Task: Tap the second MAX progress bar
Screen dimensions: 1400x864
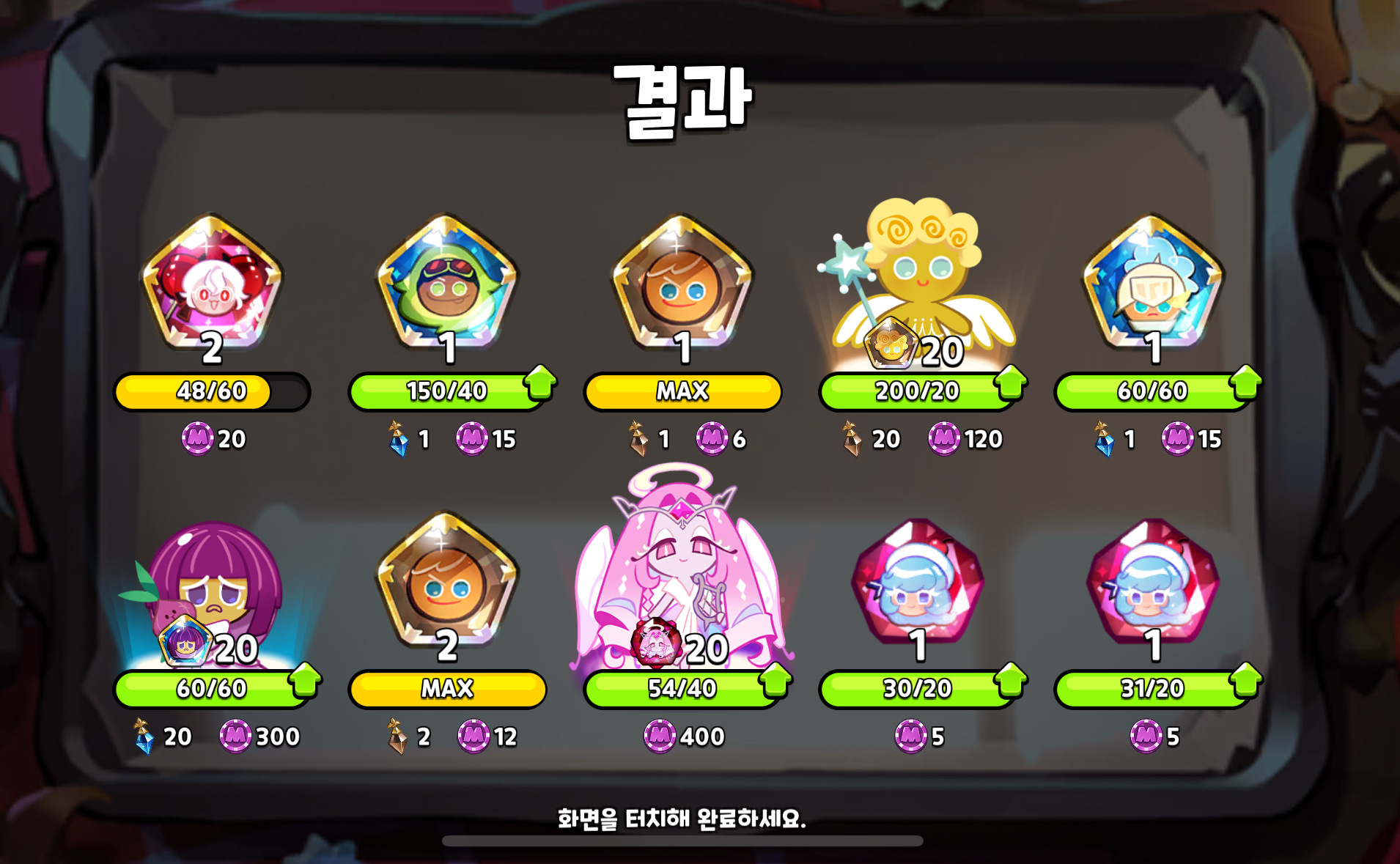Action: (447, 687)
